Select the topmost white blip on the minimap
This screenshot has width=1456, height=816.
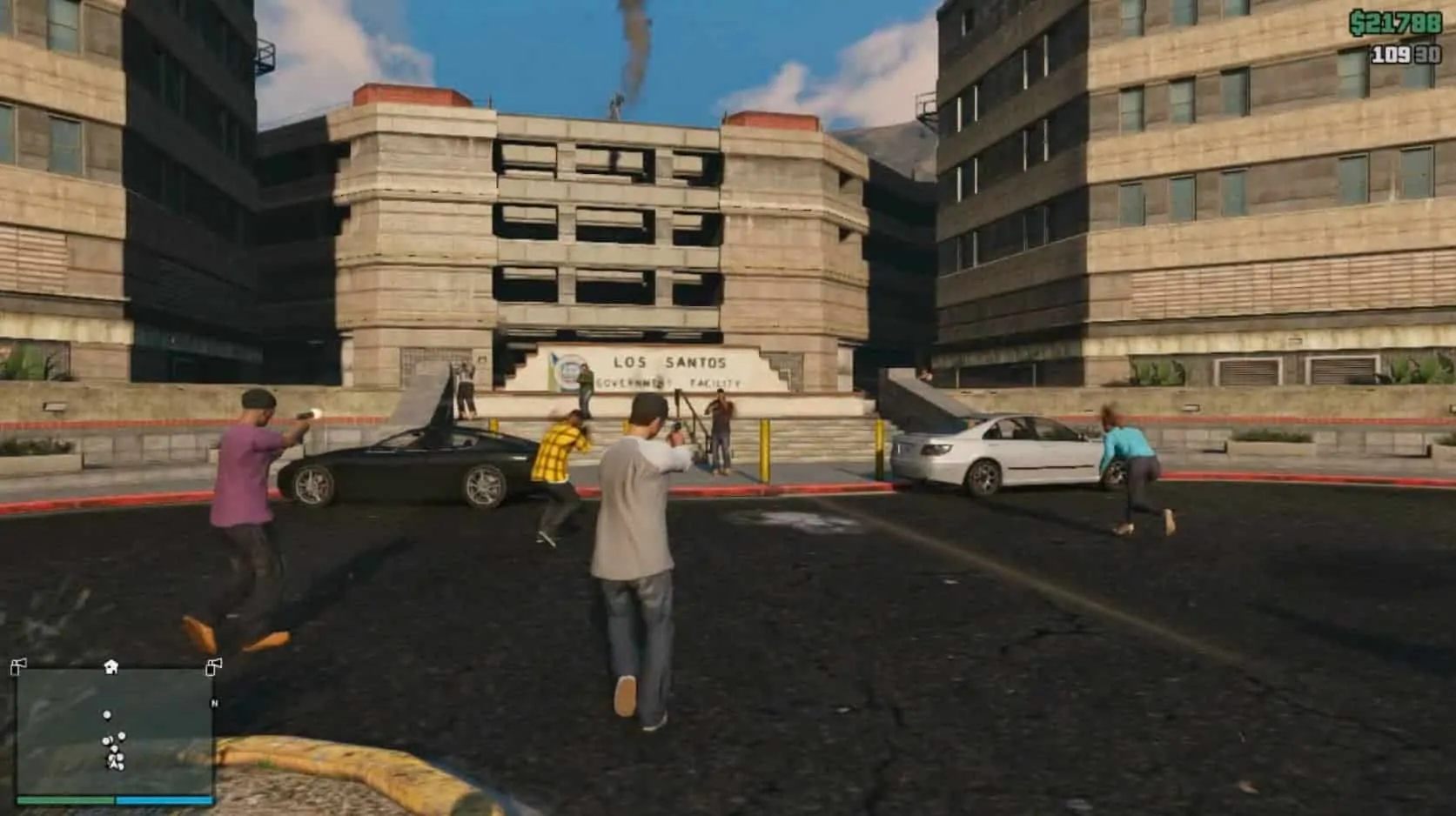point(107,715)
